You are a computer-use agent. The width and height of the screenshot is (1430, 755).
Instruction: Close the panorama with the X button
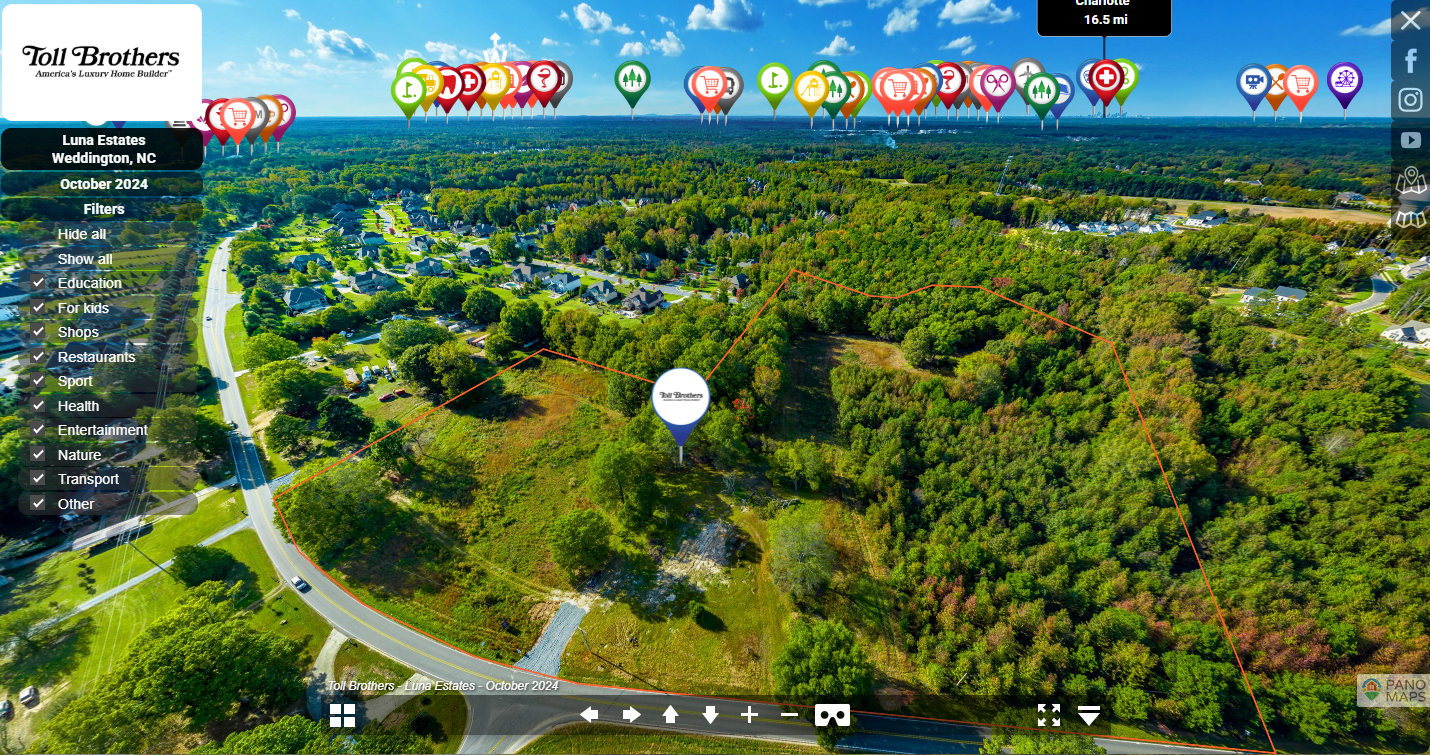coord(1410,20)
